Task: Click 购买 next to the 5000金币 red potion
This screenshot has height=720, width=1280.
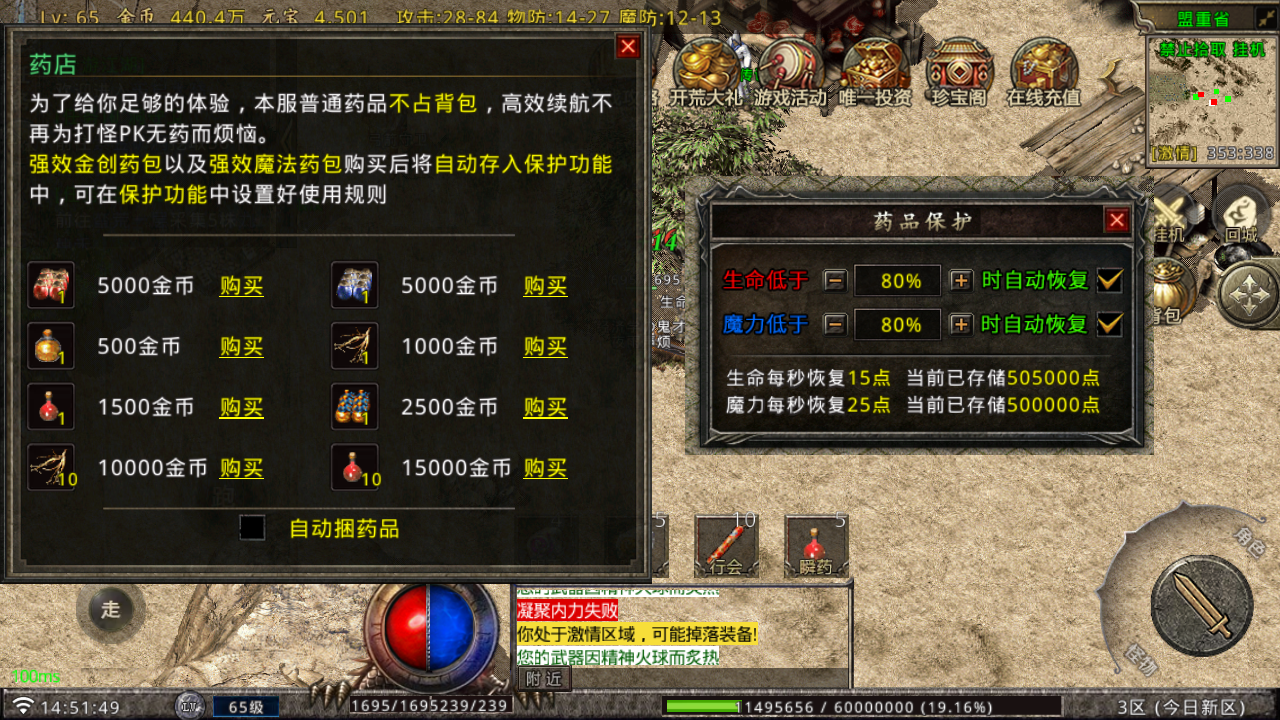Action: coord(240,285)
